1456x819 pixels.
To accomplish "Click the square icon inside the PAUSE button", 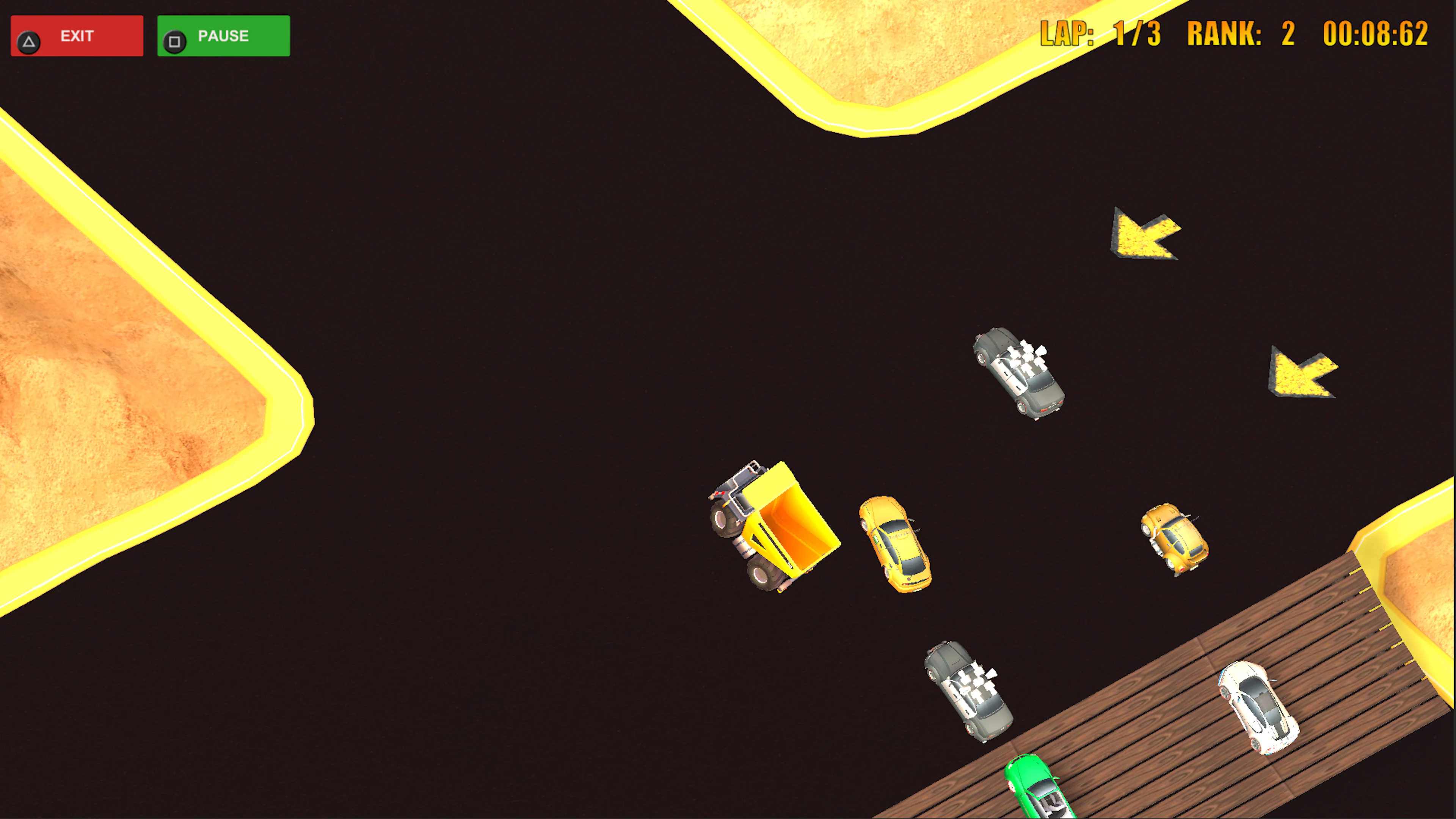I will click(175, 40).
